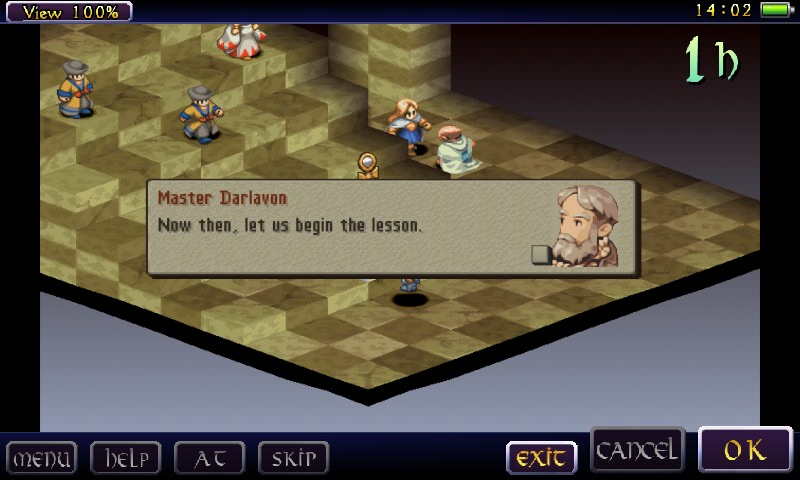Choose the CANCEL button
This screenshot has height=480, width=800.
tap(637, 451)
